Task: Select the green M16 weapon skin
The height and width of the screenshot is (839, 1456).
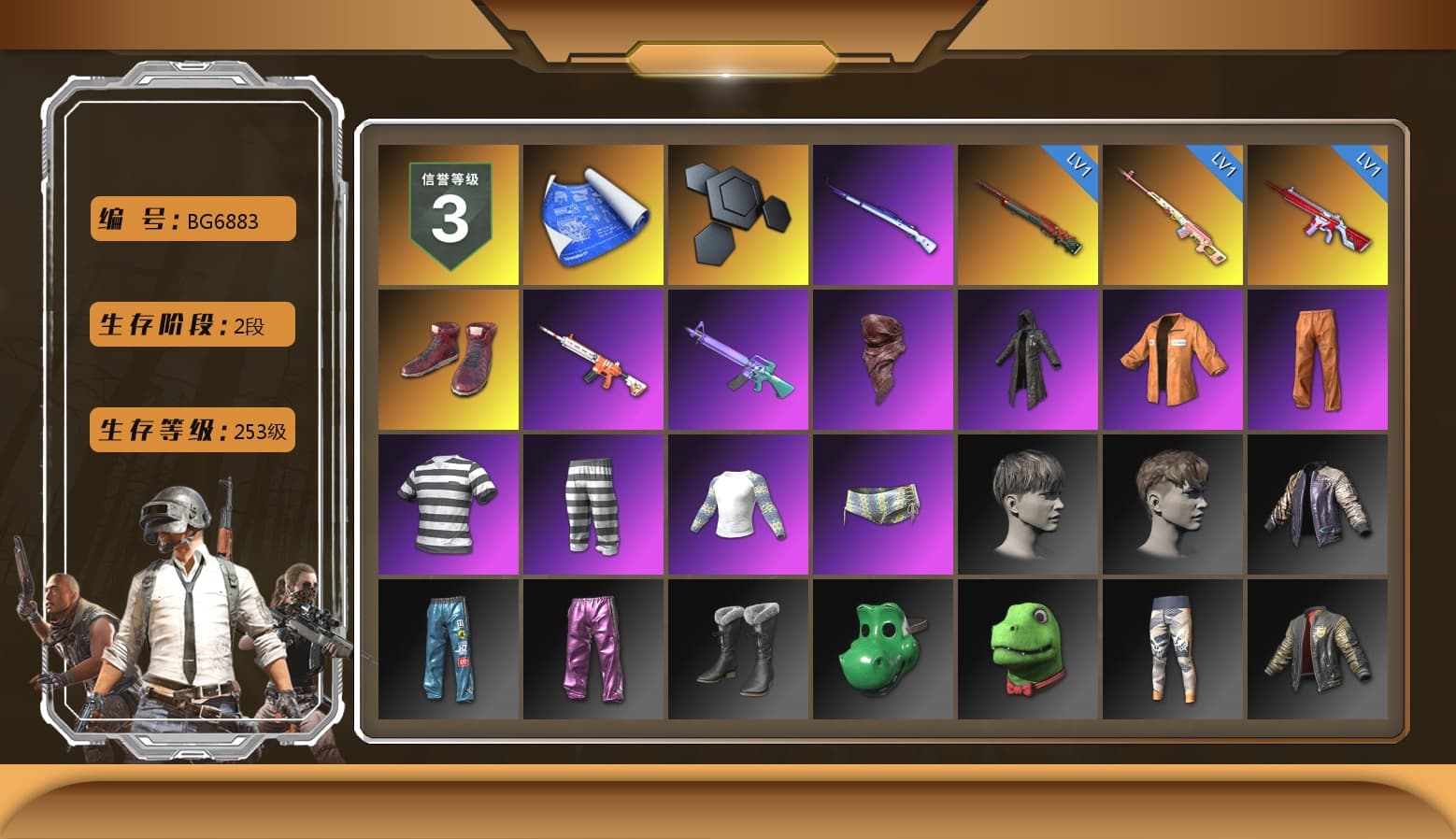Action: (x=738, y=358)
